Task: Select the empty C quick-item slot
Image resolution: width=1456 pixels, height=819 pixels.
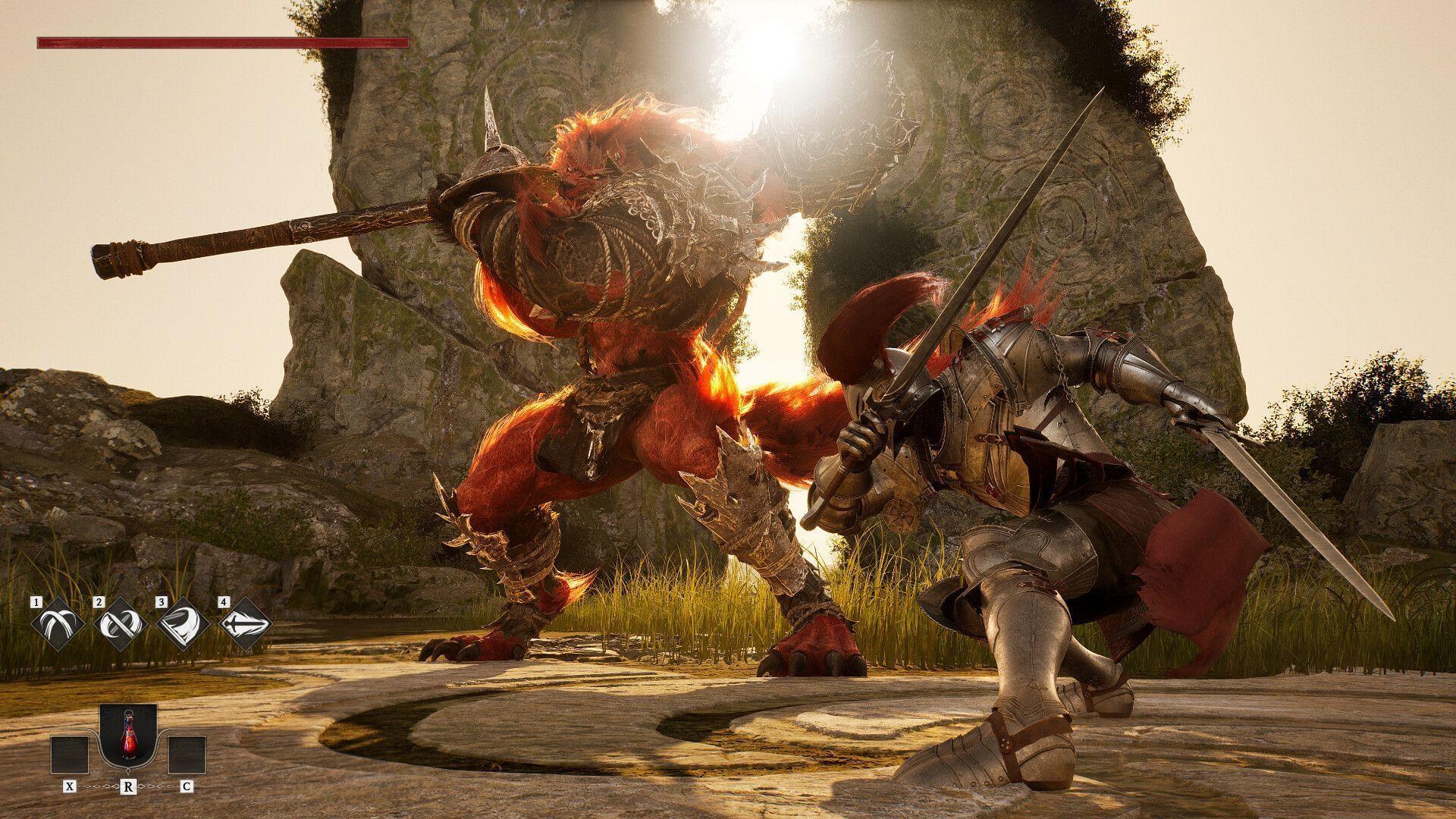Action: (x=187, y=755)
